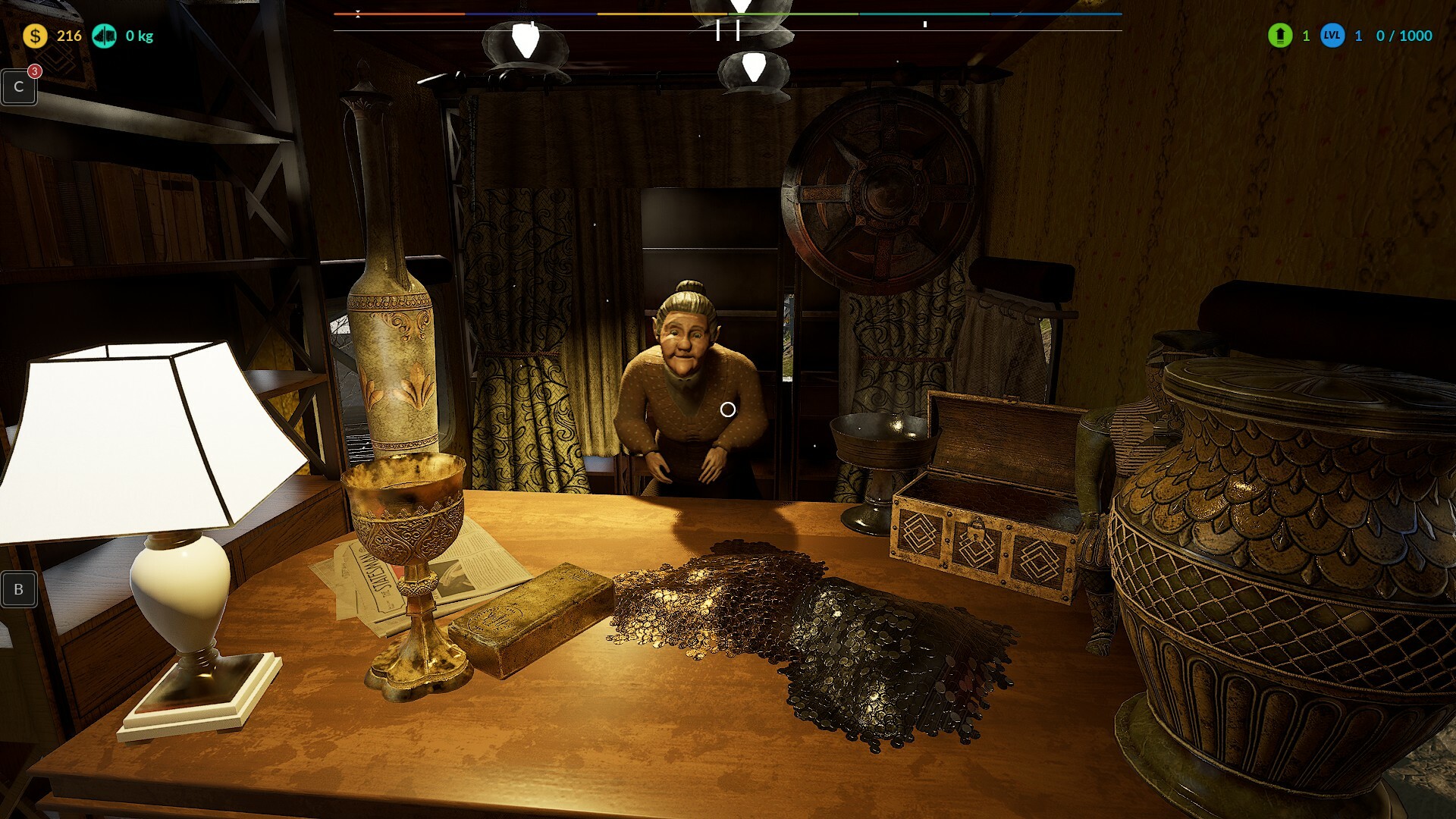Click the teal carry weight icon
The image size is (1456, 819).
[x=105, y=36]
